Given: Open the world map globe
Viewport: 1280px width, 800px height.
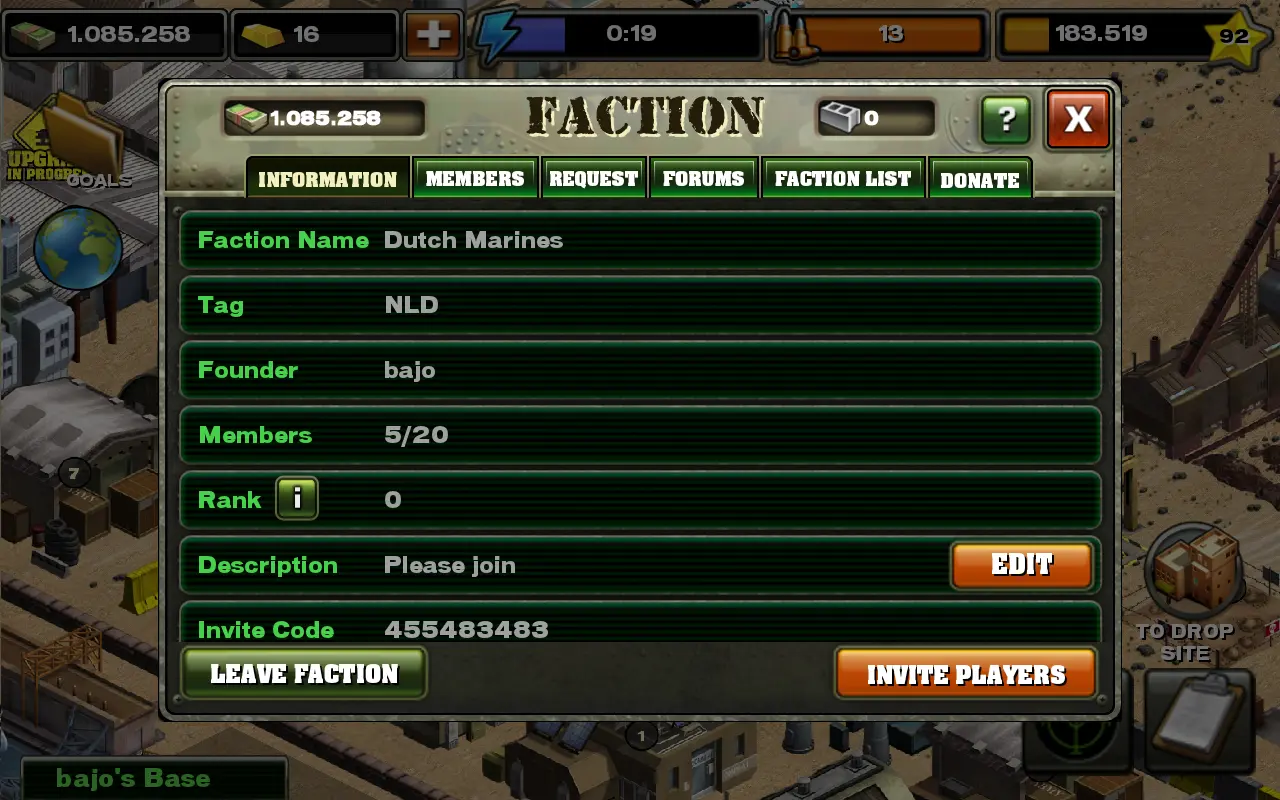Looking at the screenshot, I should [x=77, y=246].
